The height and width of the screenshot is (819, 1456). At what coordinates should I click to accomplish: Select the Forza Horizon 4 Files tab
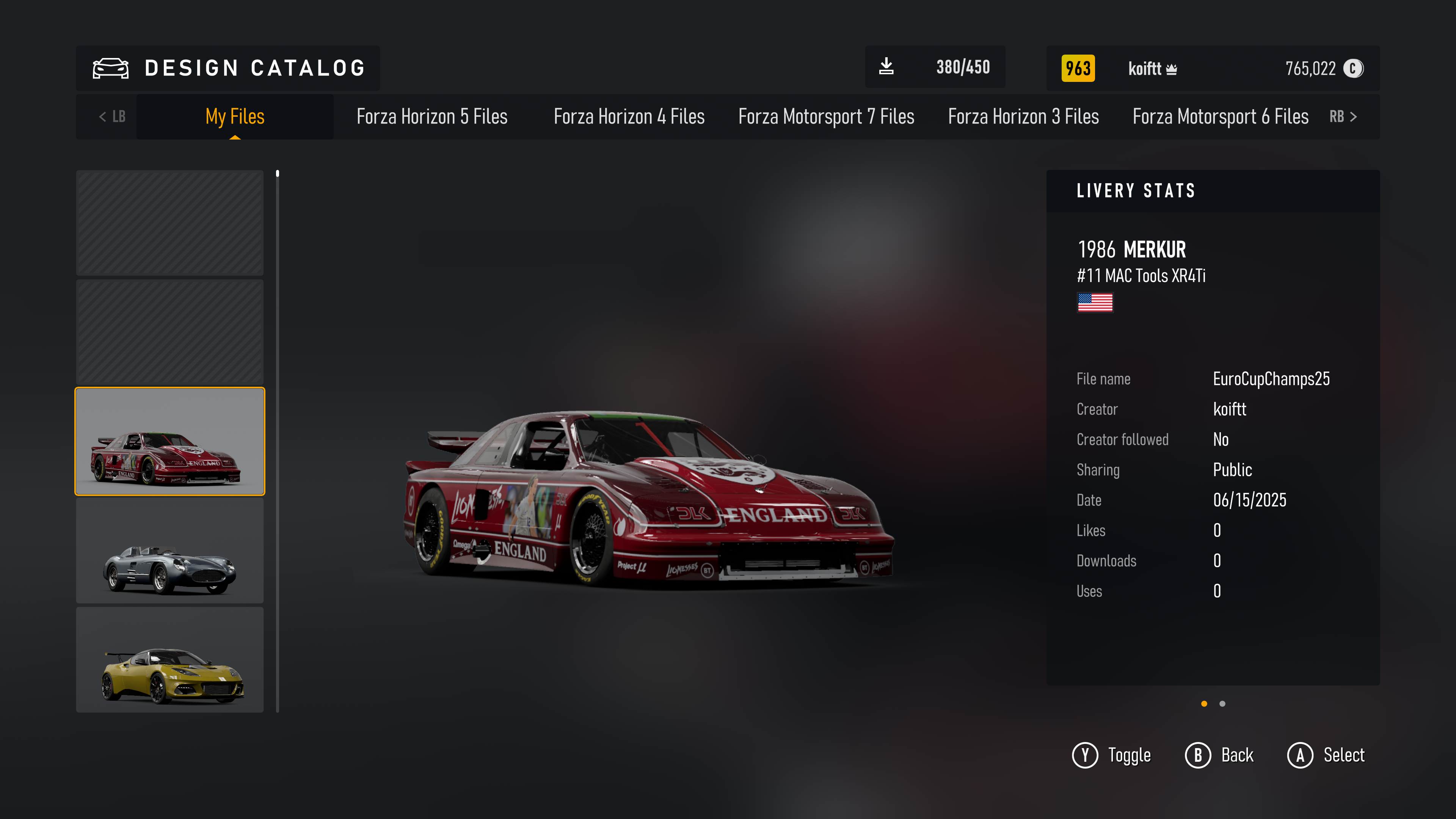point(629,116)
